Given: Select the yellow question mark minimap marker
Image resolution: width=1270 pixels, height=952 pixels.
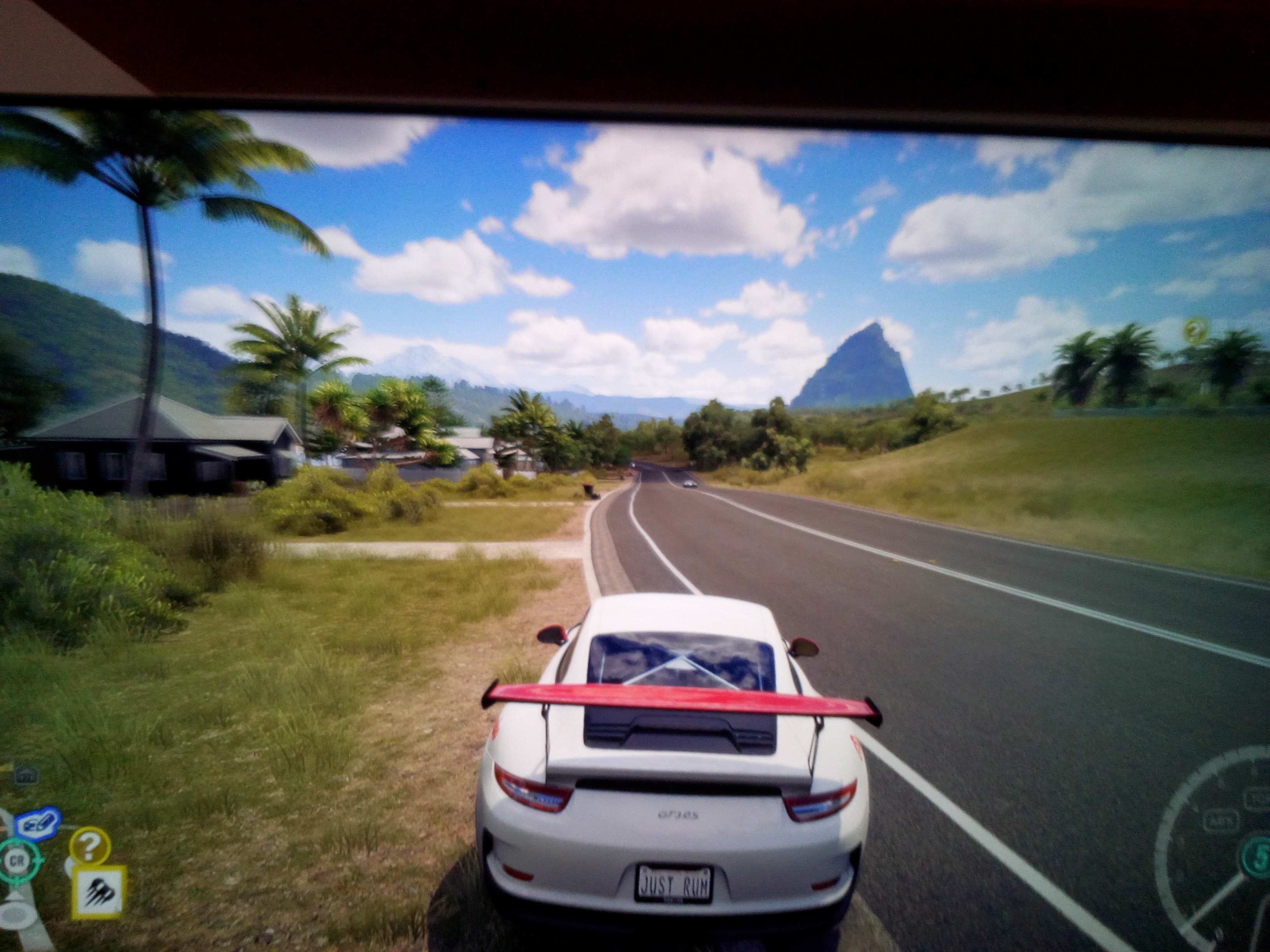Looking at the screenshot, I should [x=89, y=846].
